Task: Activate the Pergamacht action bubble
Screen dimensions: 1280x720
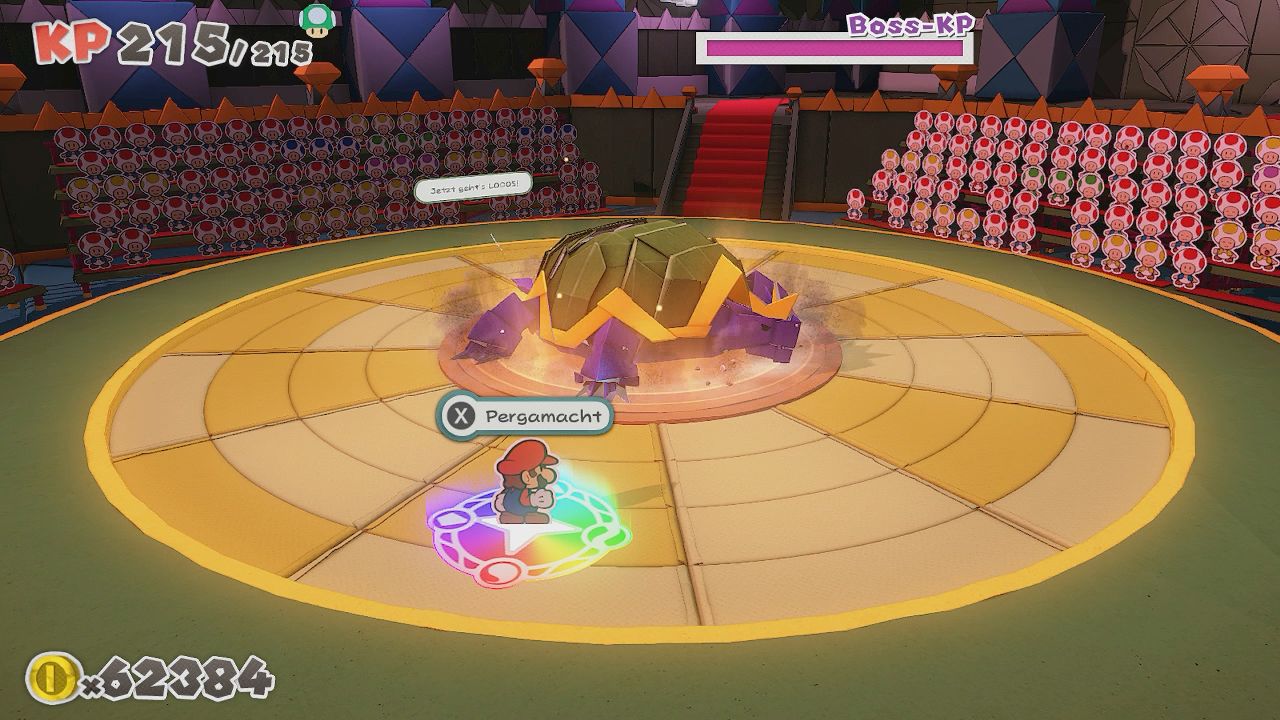Action: [524, 415]
